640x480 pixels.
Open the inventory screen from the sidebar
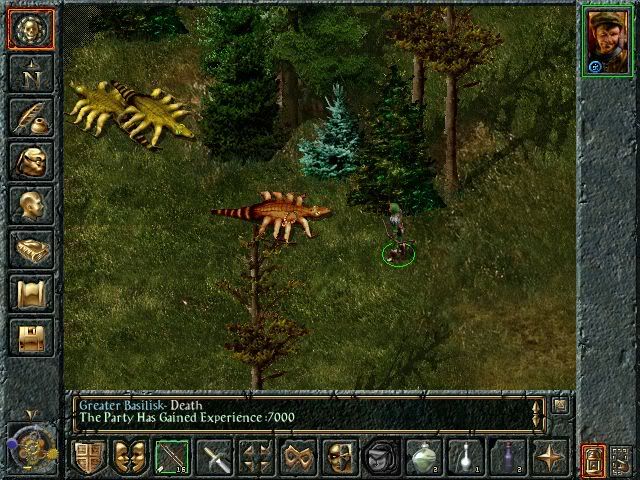coord(29,161)
